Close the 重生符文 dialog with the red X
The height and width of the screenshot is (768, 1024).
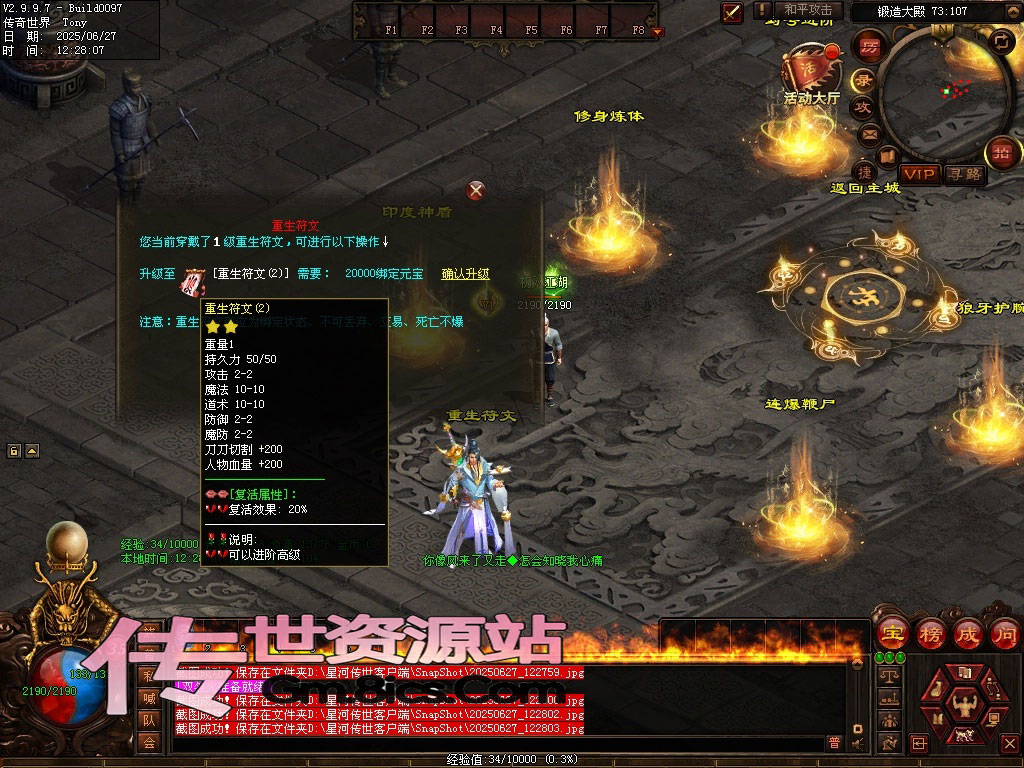point(477,190)
